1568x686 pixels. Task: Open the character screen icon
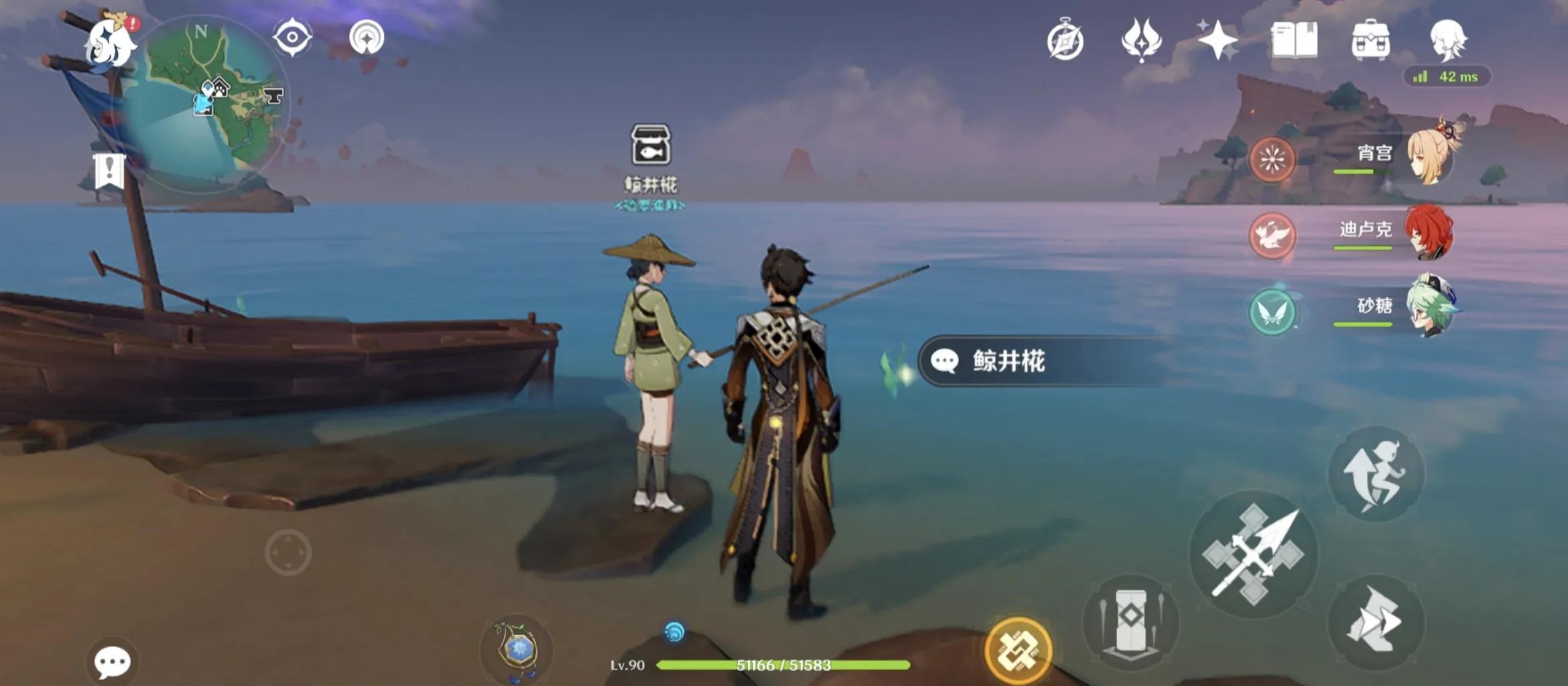point(1447,39)
